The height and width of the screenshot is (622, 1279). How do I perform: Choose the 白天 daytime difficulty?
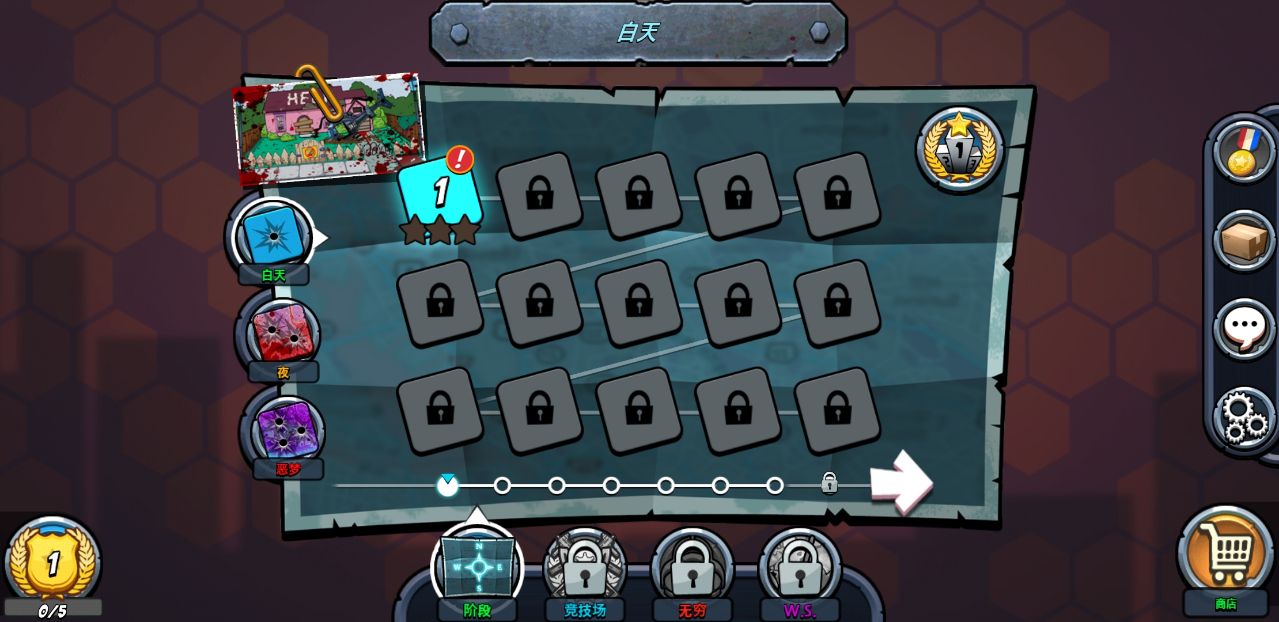click(x=272, y=236)
